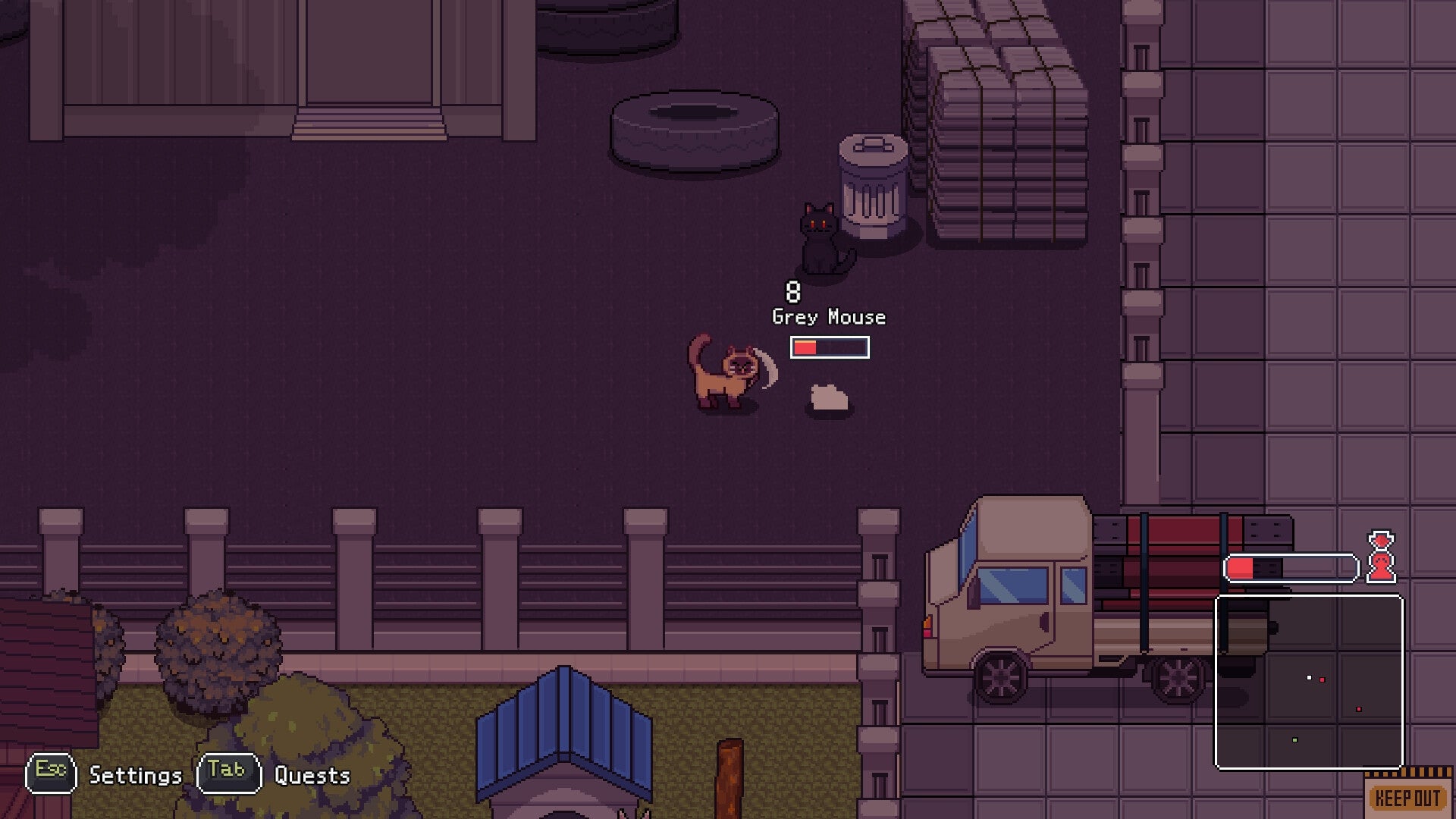Click the green dot on the minimap
Viewport: 1456px width, 819px height.
1295,740
